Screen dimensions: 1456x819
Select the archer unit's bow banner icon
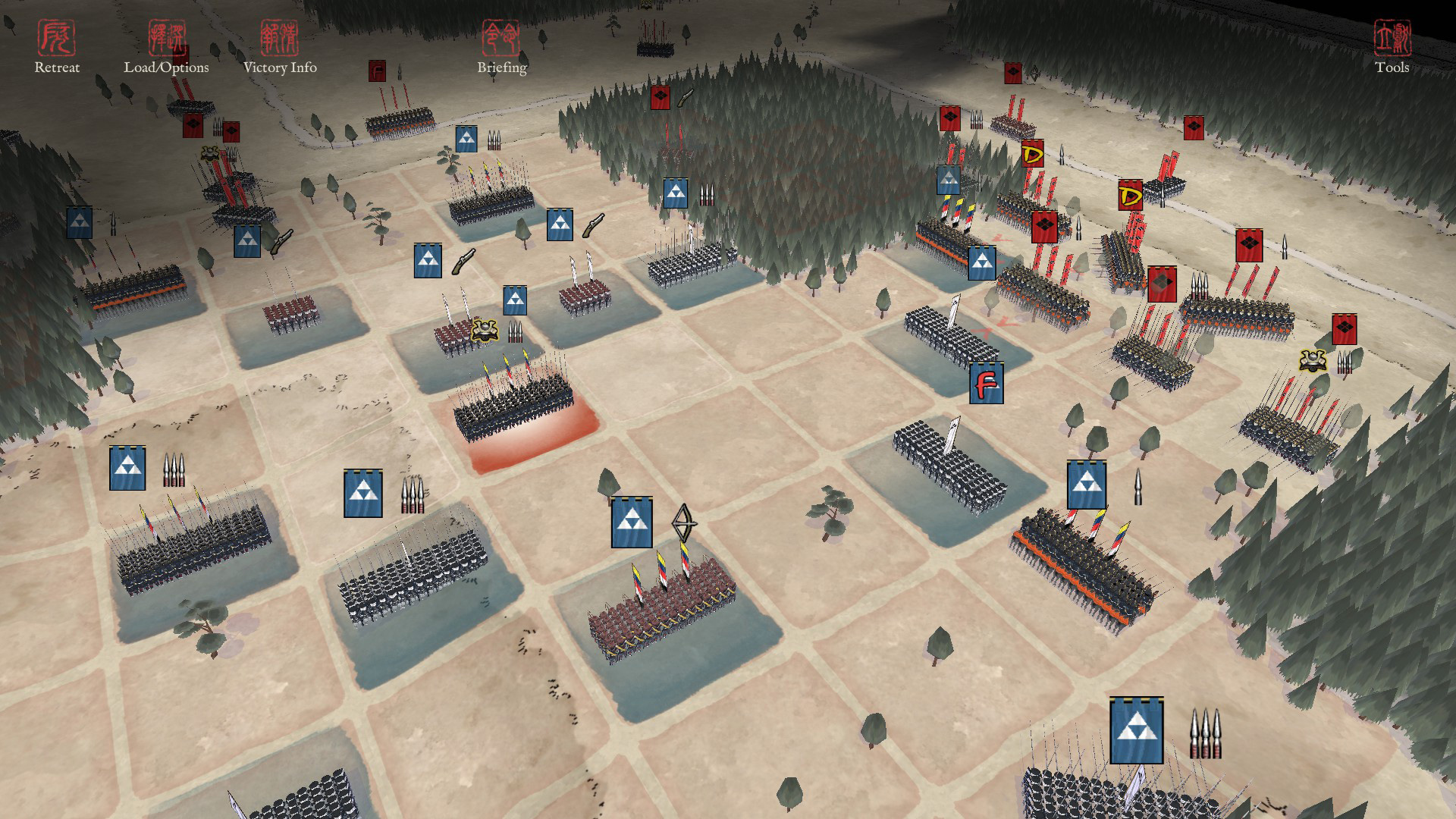pyautogui.click(x=683, y=523)
